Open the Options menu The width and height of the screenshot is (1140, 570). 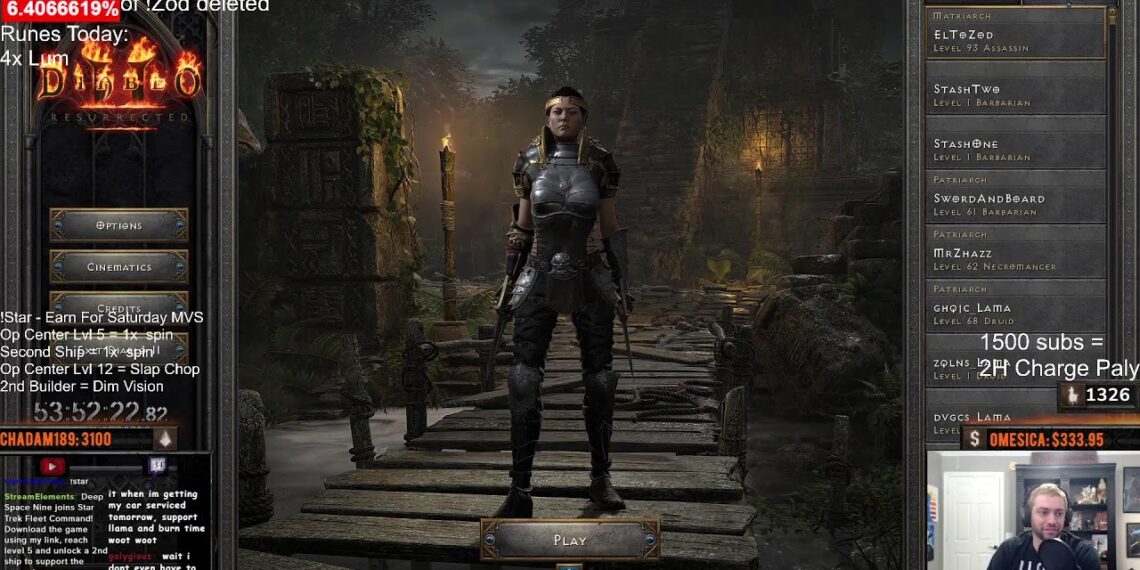click(119, 225)
